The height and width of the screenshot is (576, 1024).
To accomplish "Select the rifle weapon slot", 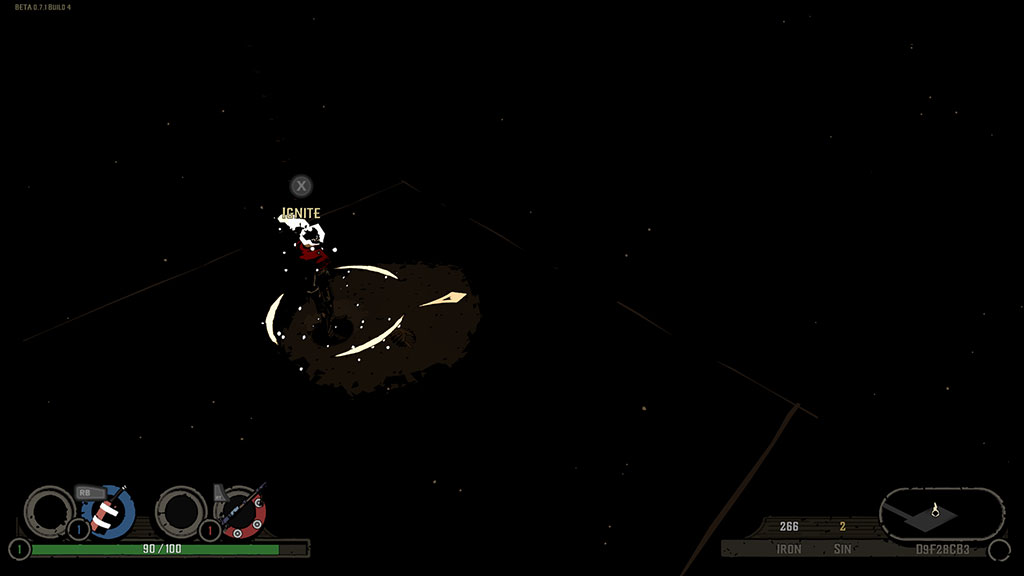I will [x=242, y=512].
